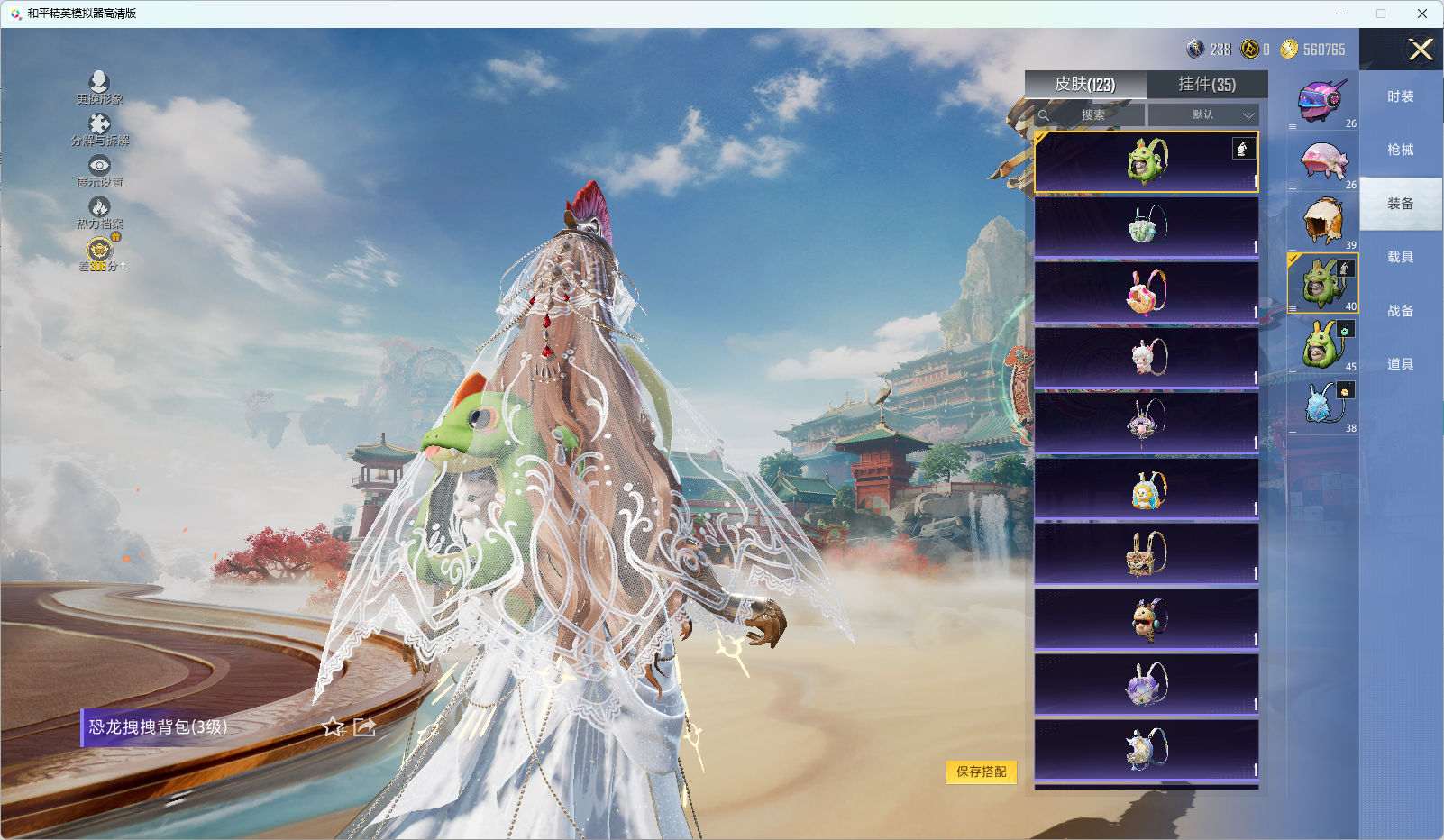Open the 时装 category
Viewport: 1444px width, 840px height.
1400,97
